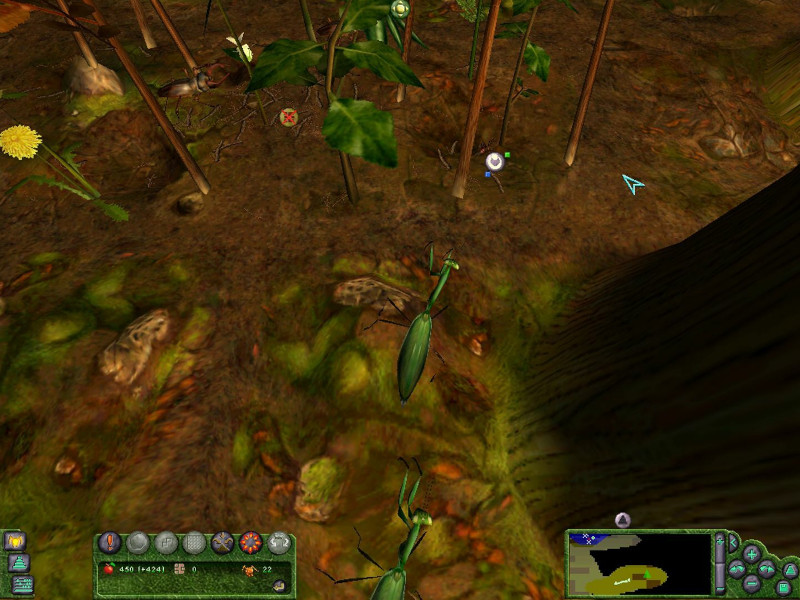800x600 pixels.
Task: Select the grey stone command button
Action: (x=138, y=543)
